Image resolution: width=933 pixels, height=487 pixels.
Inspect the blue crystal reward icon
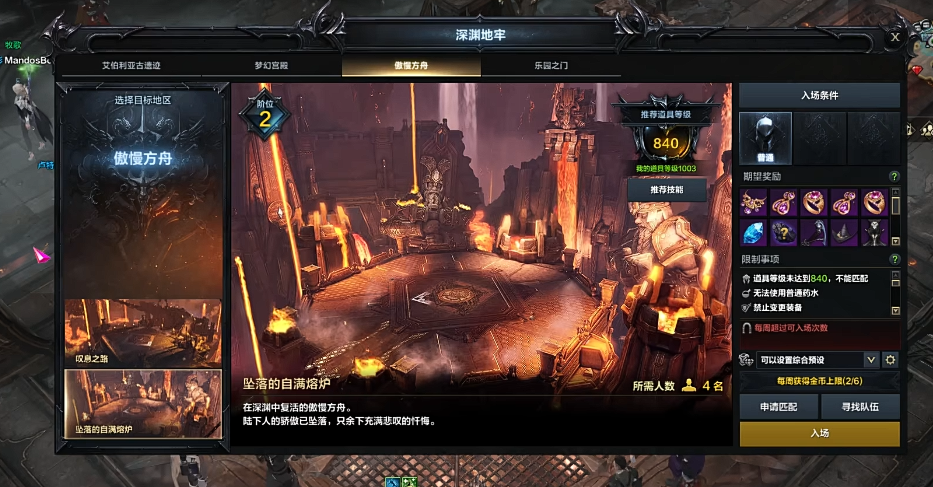click(754, 233)
